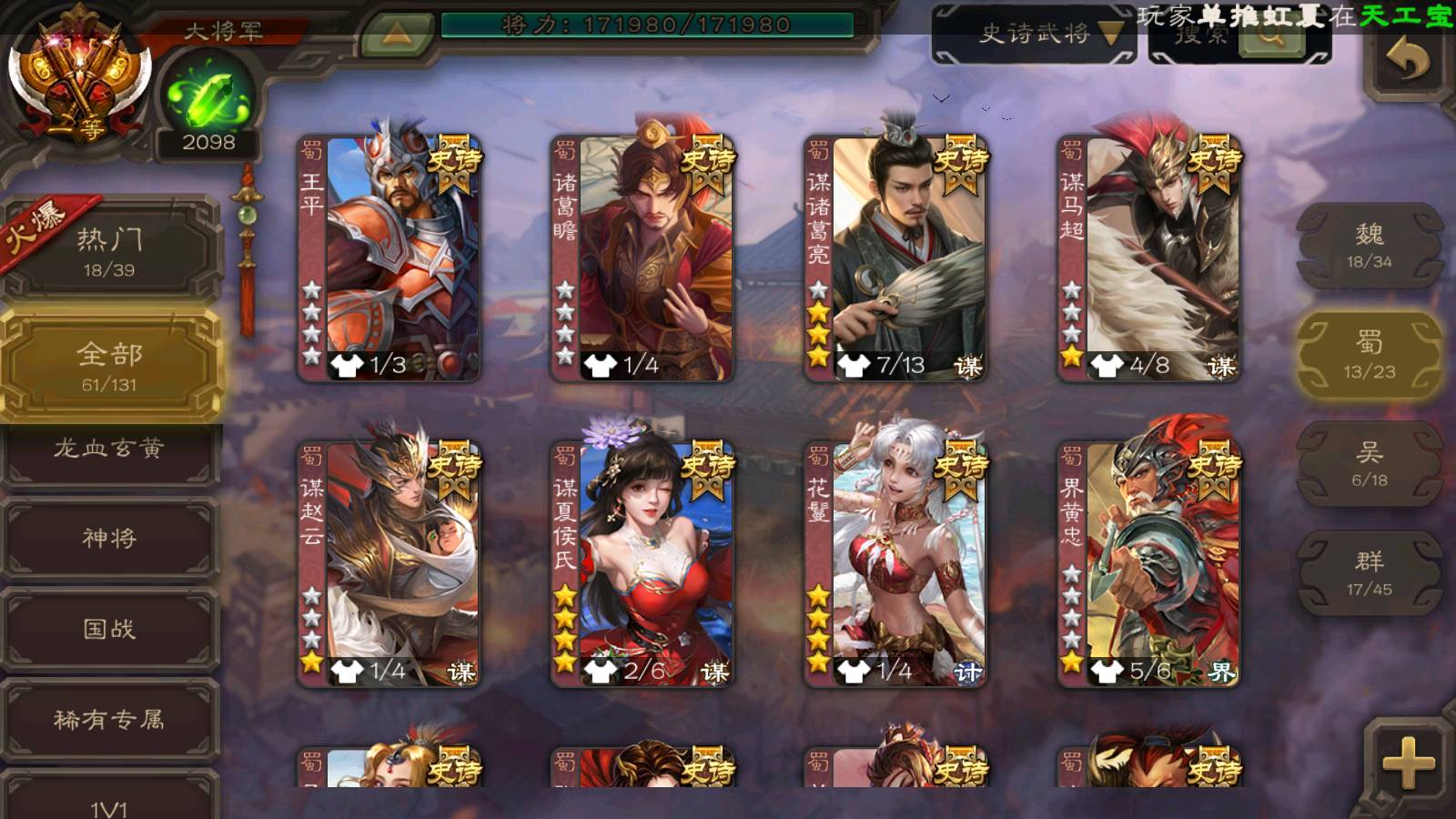This screenshot has height=819, width=1456.
Task: Filter by 群 faction
Action: (x=1369, y=573)
